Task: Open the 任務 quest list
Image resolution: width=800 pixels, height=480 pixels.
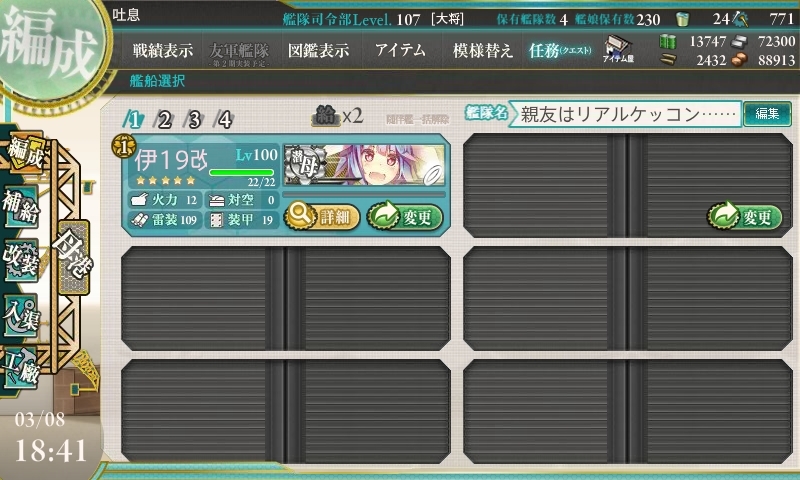Action: pos(560,50)
